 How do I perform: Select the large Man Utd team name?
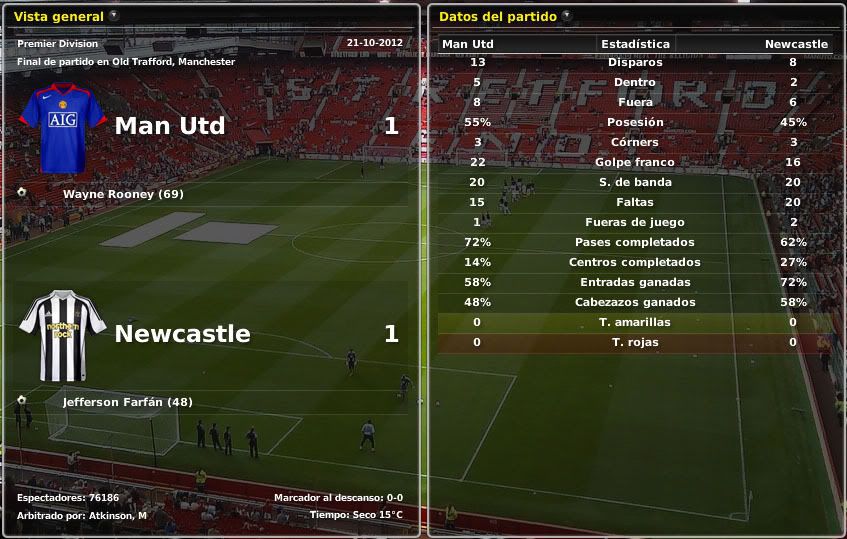pos(170,126)
